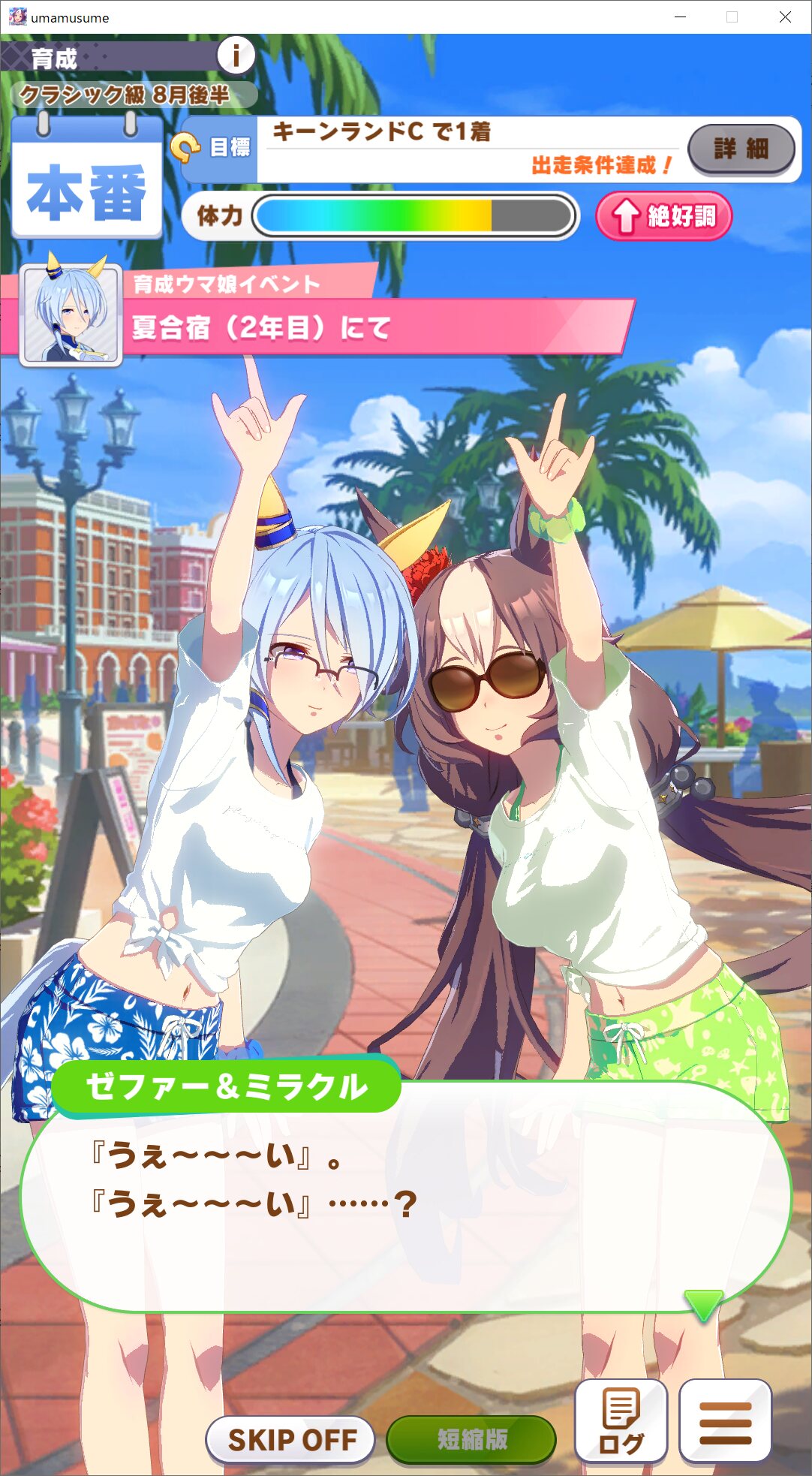Minimize the umamusume window

tap(681, 17)
